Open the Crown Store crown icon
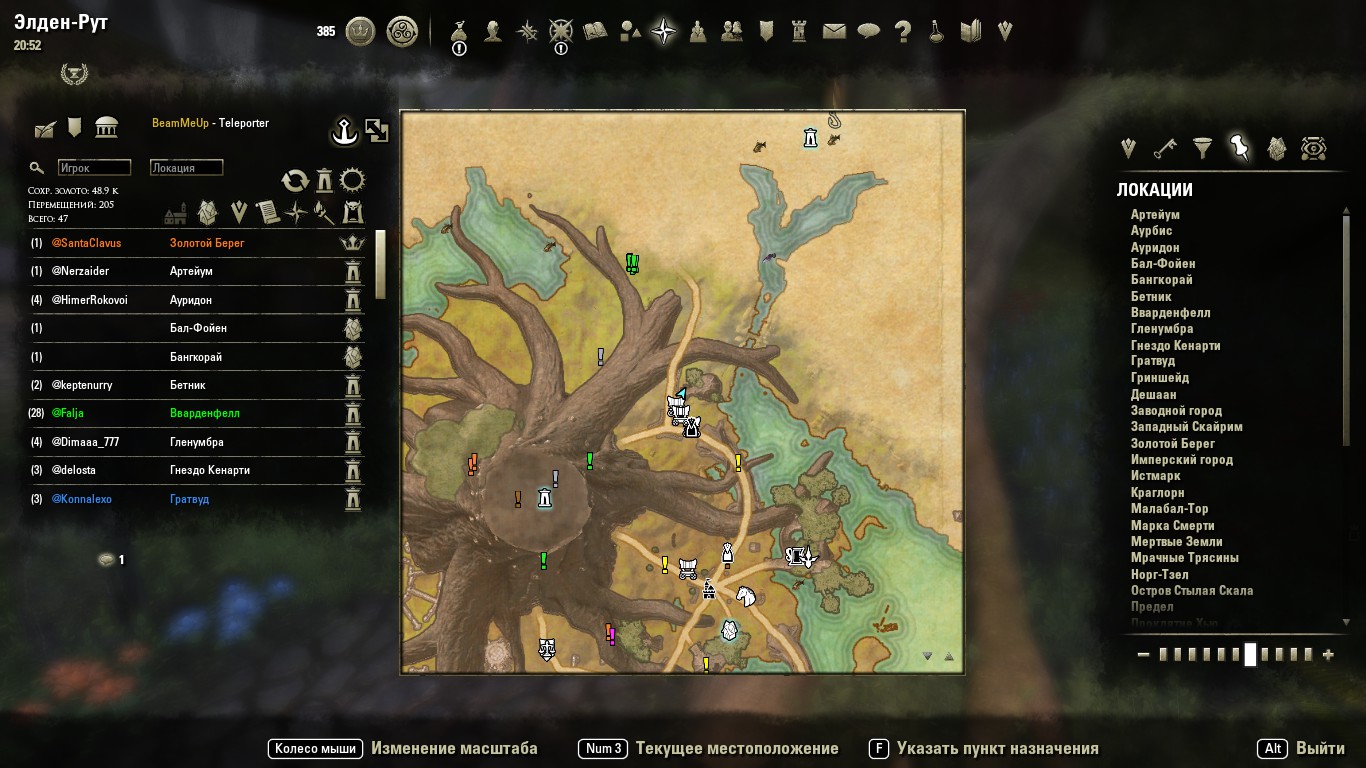 [360, 32]
